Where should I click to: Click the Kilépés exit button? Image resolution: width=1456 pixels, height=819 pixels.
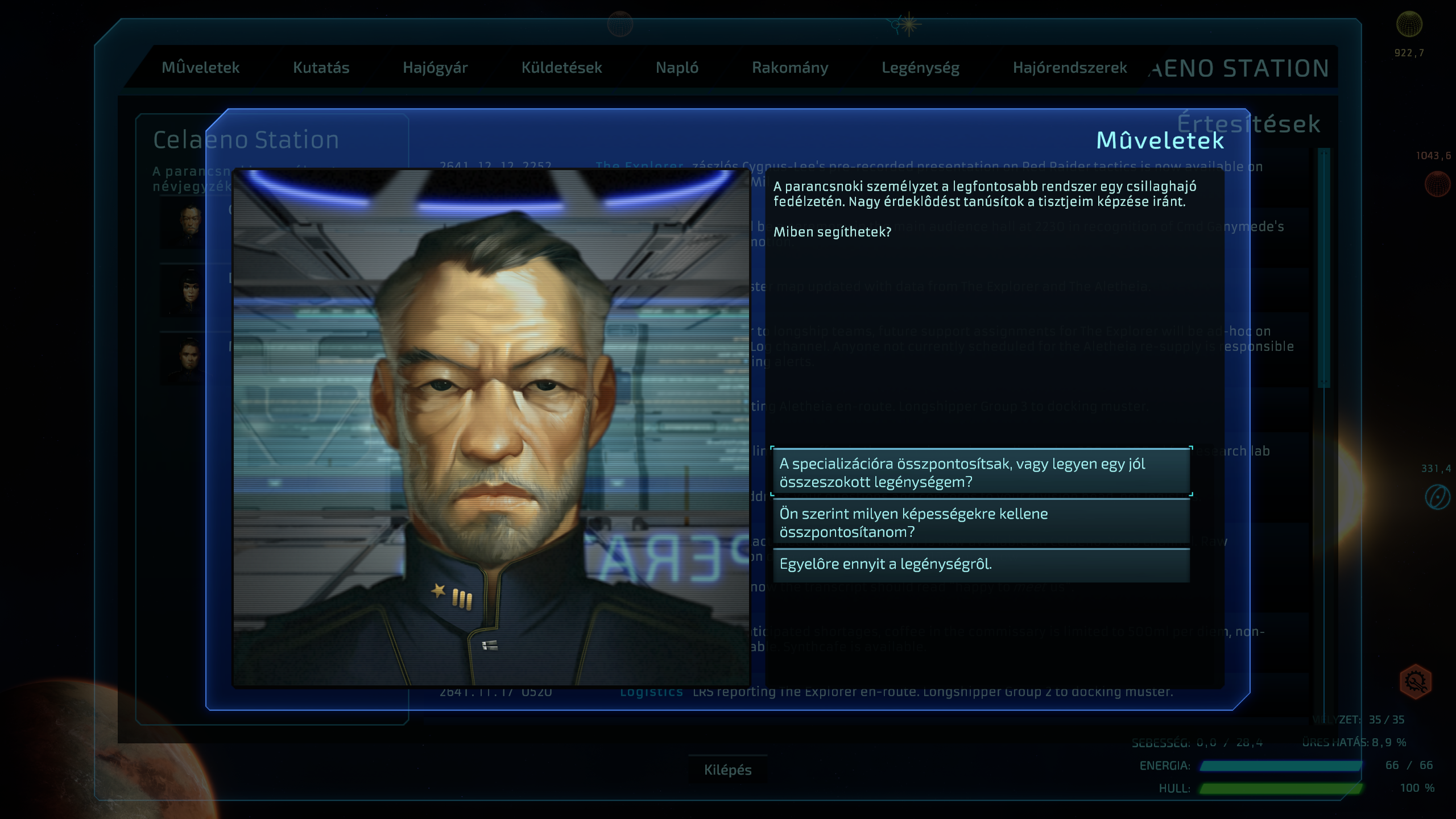pyautogui.click(x=727, y=770)
